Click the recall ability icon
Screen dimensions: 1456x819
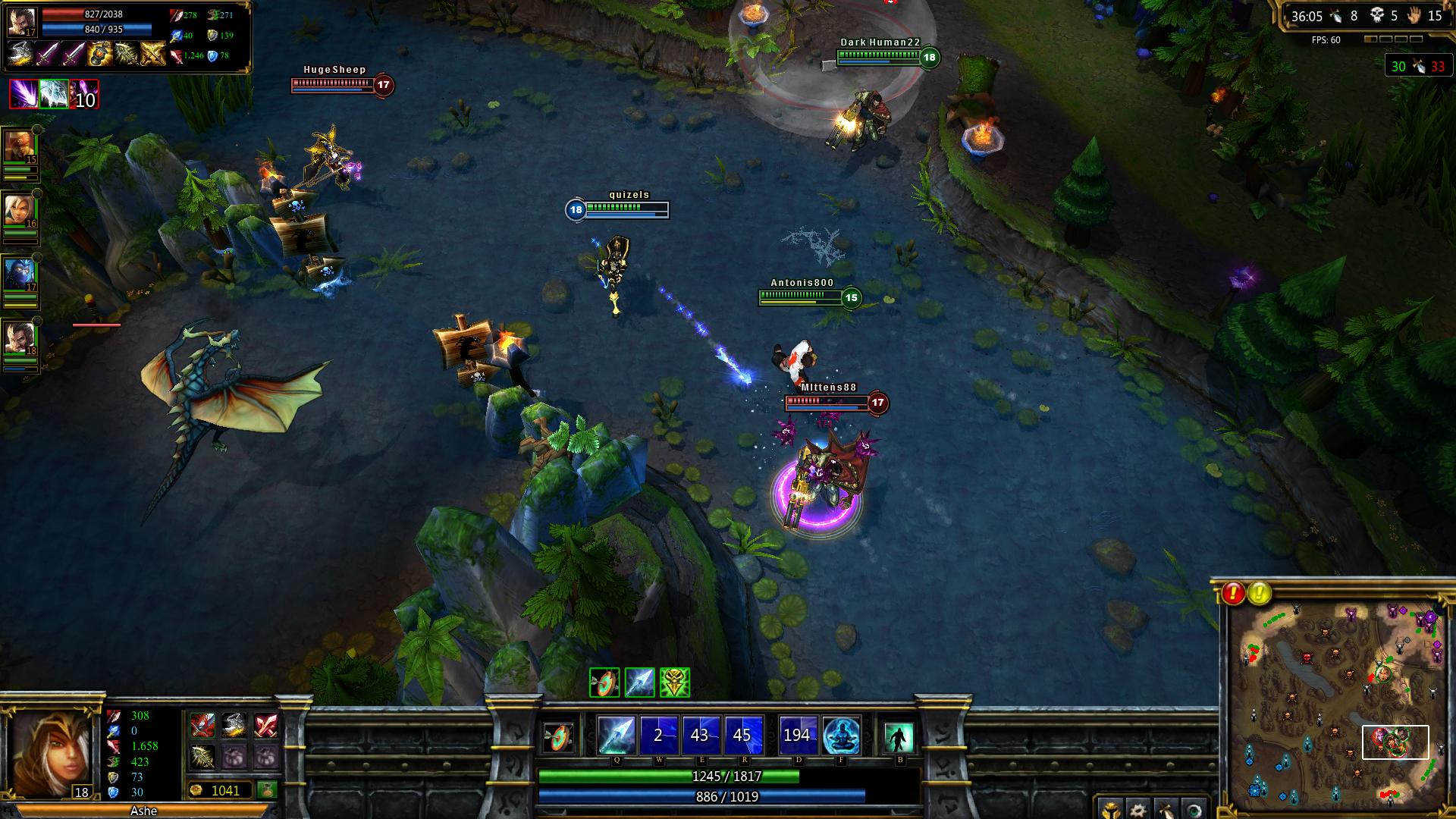899,736
